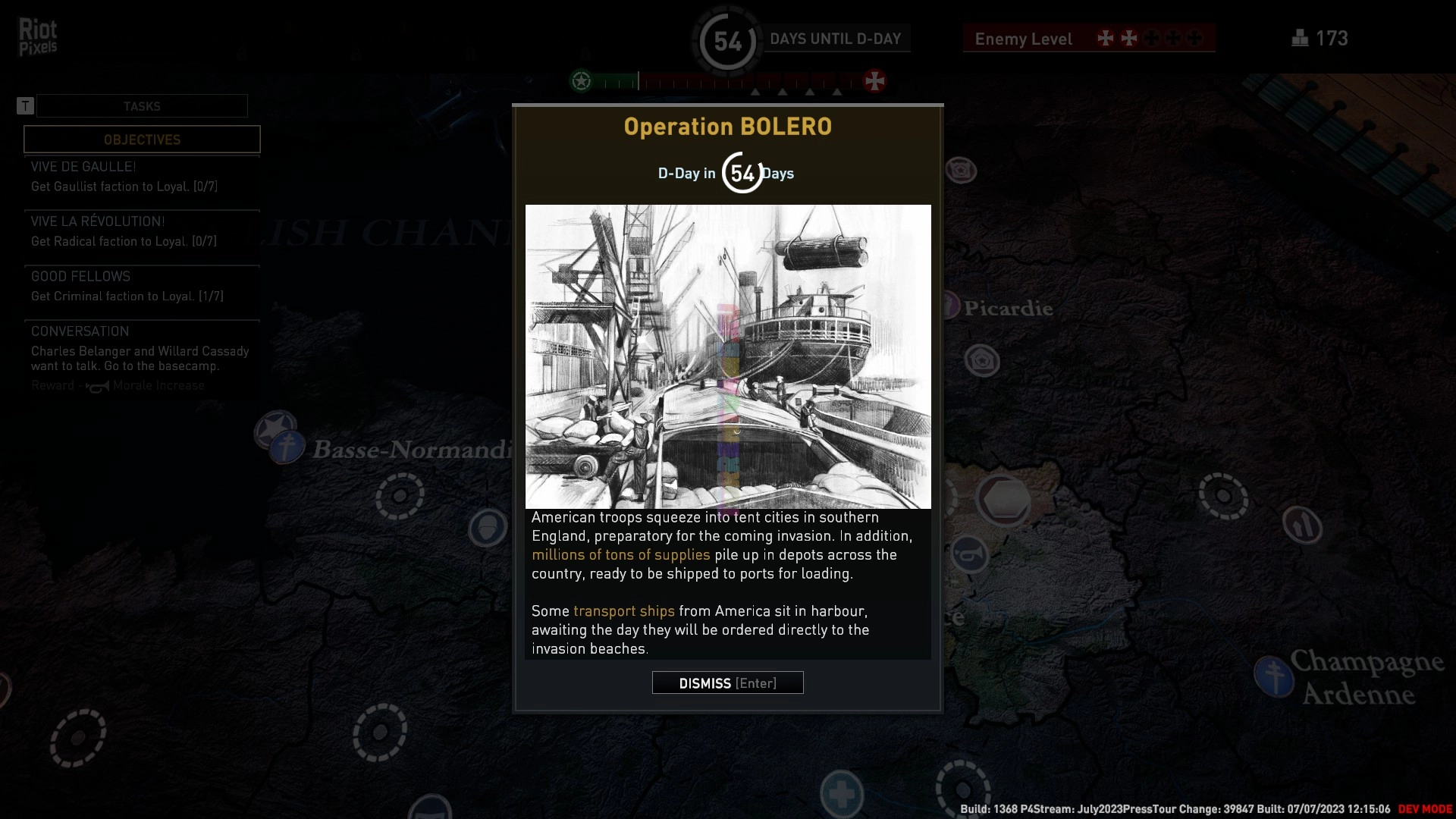Open the Tasks tab
The image size is (1456, 819).
tap(142, 106)
